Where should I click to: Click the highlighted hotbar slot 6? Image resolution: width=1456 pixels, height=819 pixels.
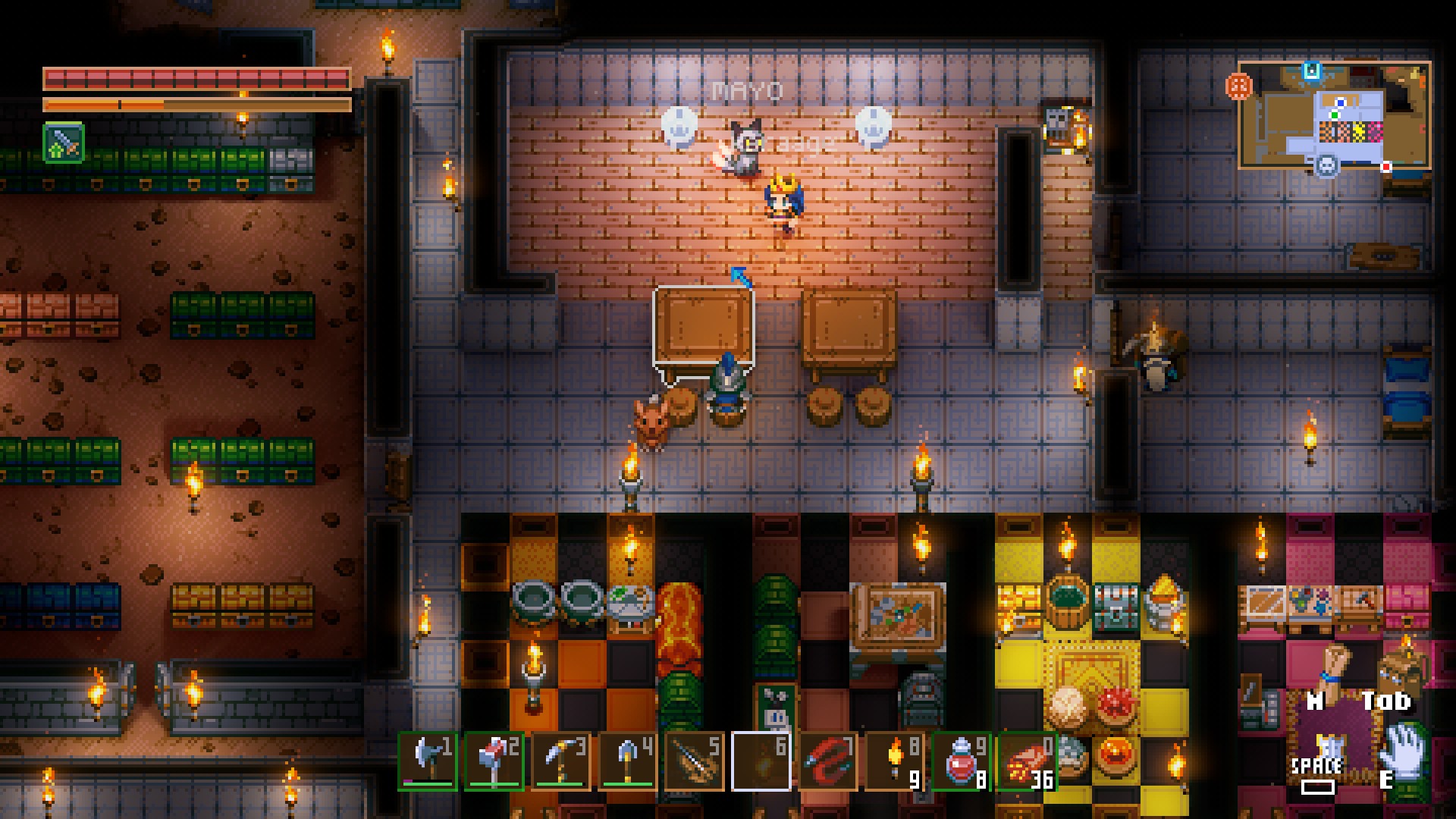click(x=761, y=761)
